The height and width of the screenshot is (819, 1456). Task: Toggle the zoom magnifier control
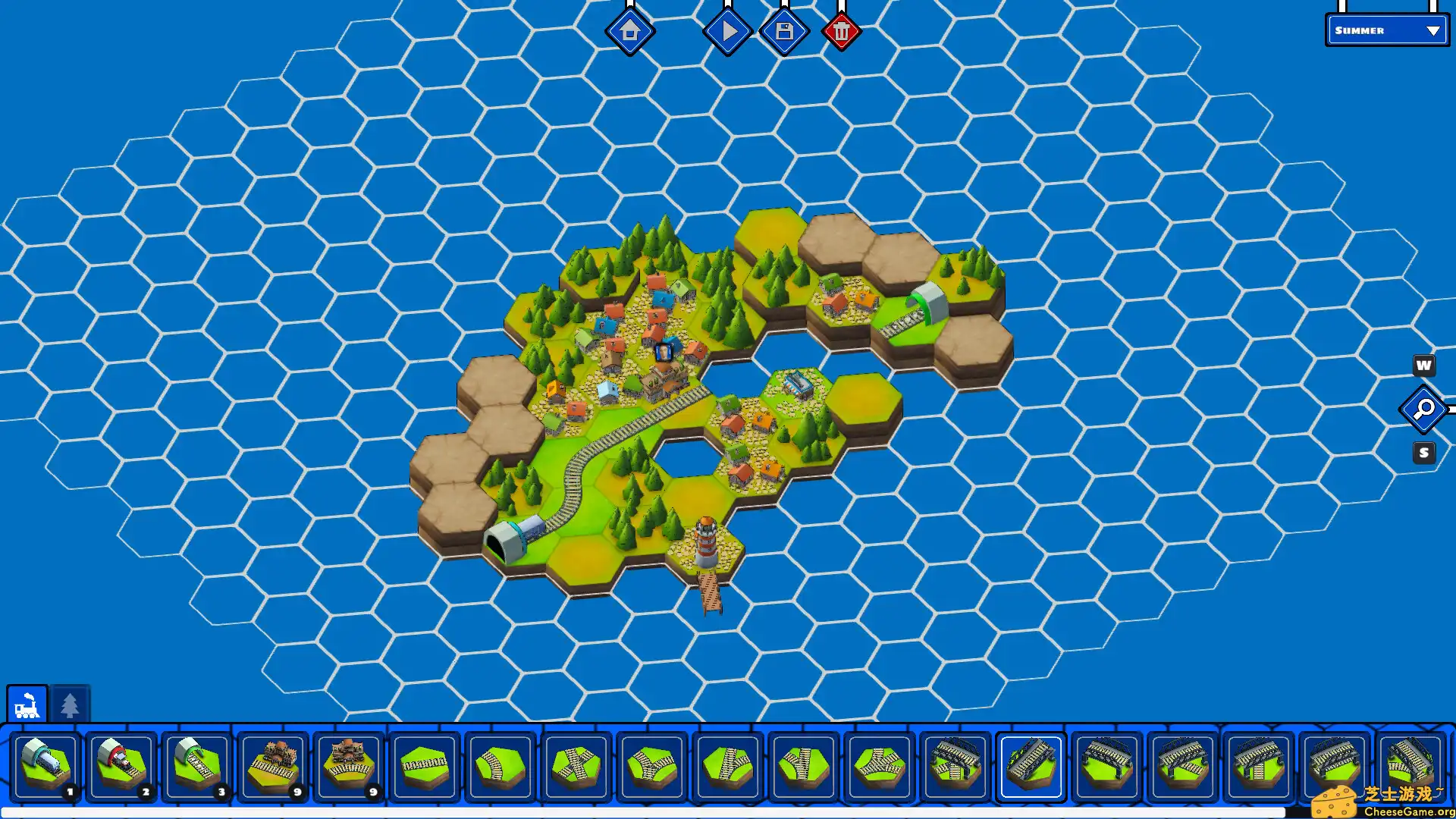[1423, 409]
